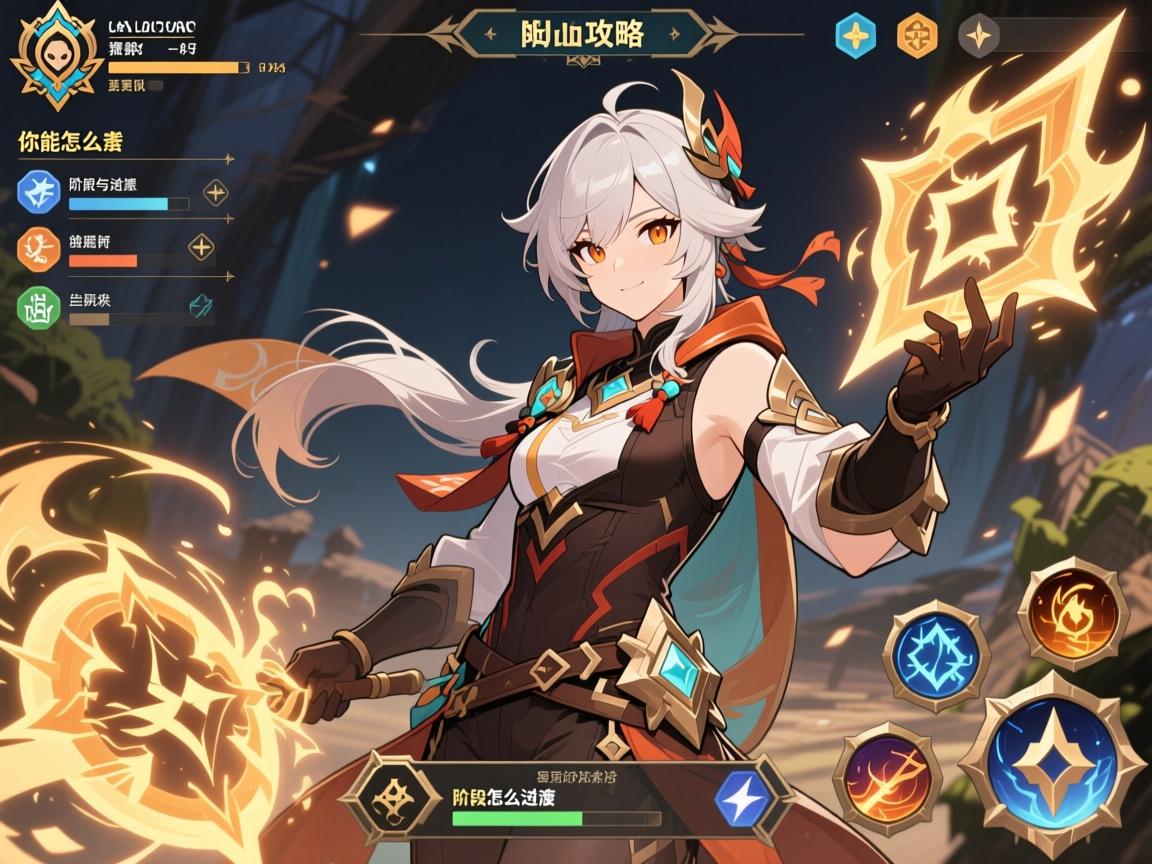Screen dimensions: 1152x864
Task: Open the top center title banner
Action: [582, 33]
